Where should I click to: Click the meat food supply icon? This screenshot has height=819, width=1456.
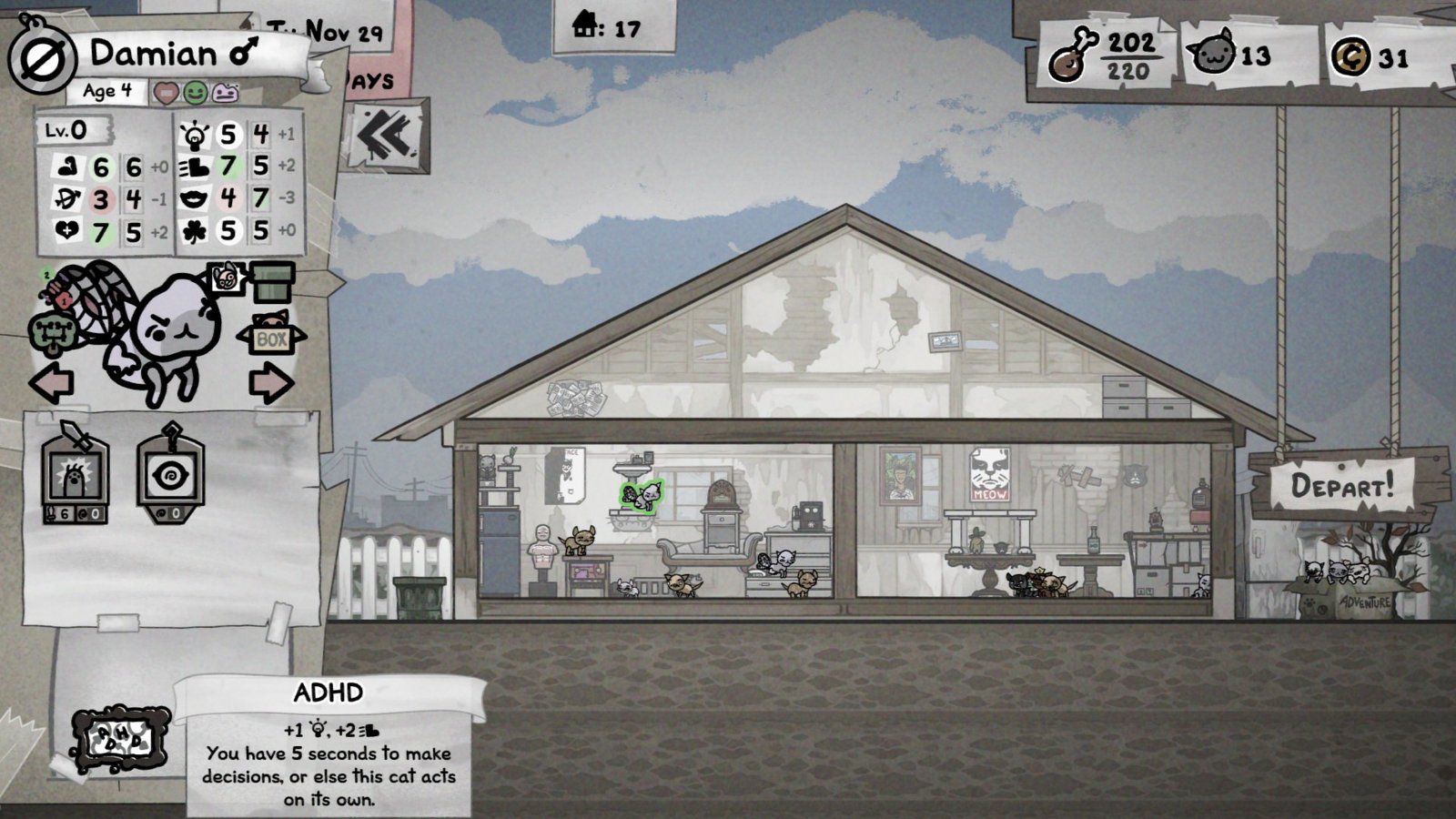tap(1070, 55)
